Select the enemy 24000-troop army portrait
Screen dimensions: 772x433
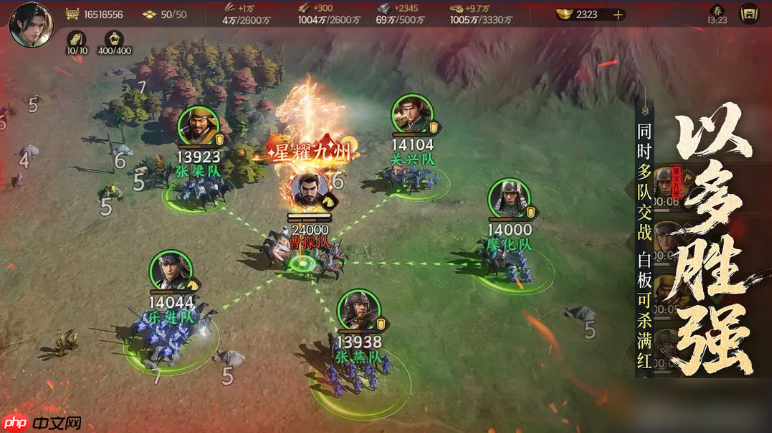point(307,192)
